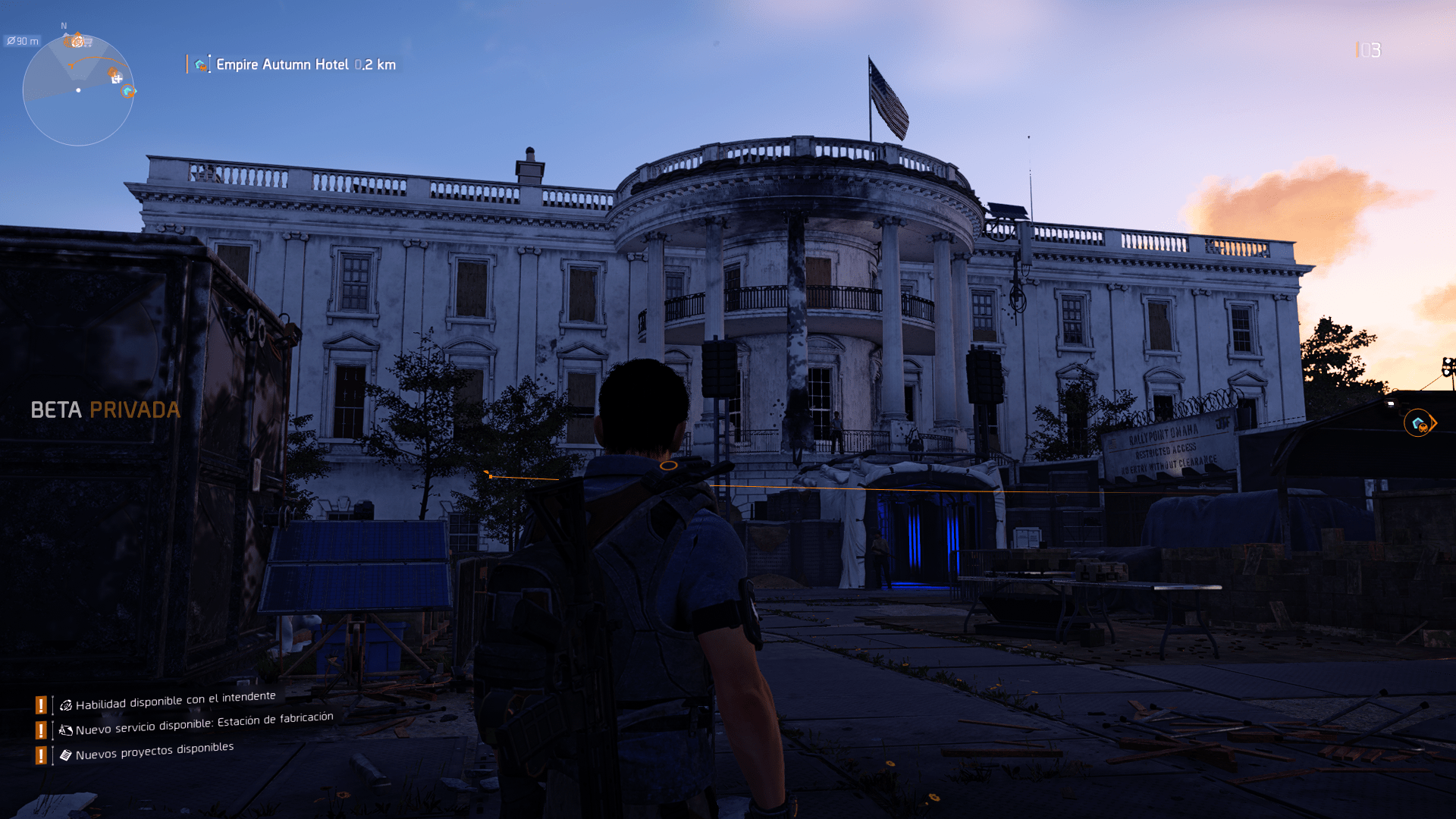Expand the chevron next to the right-edge waypoint icon
The width and height of the screenshot is (1456, 819).
pos(1435,423)
